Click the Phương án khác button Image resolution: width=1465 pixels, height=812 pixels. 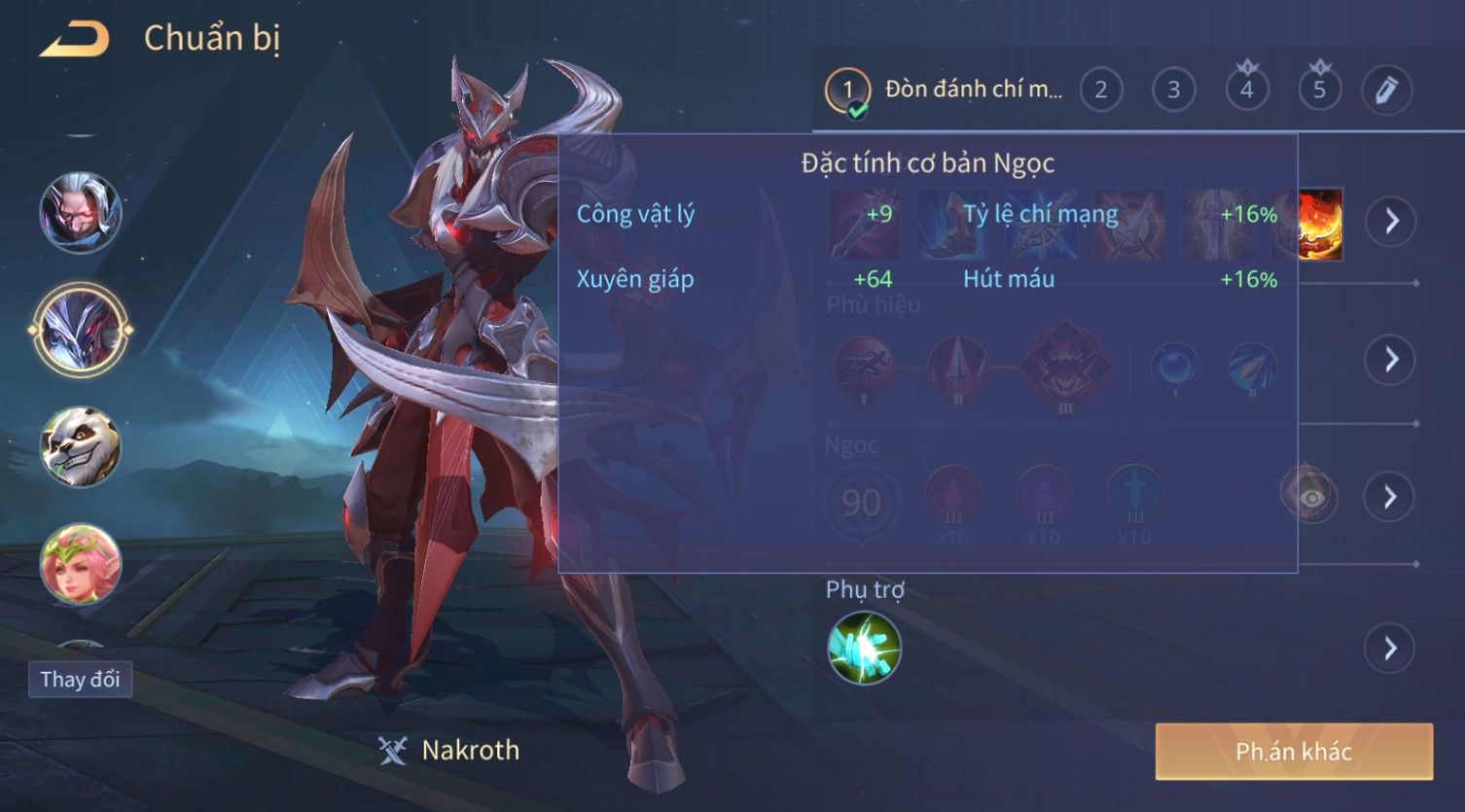pos(1294,752)
